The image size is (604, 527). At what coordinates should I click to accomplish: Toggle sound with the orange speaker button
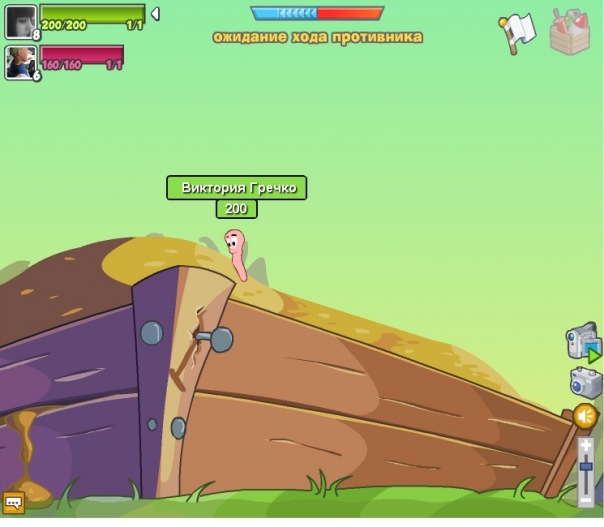pos(585,415)
